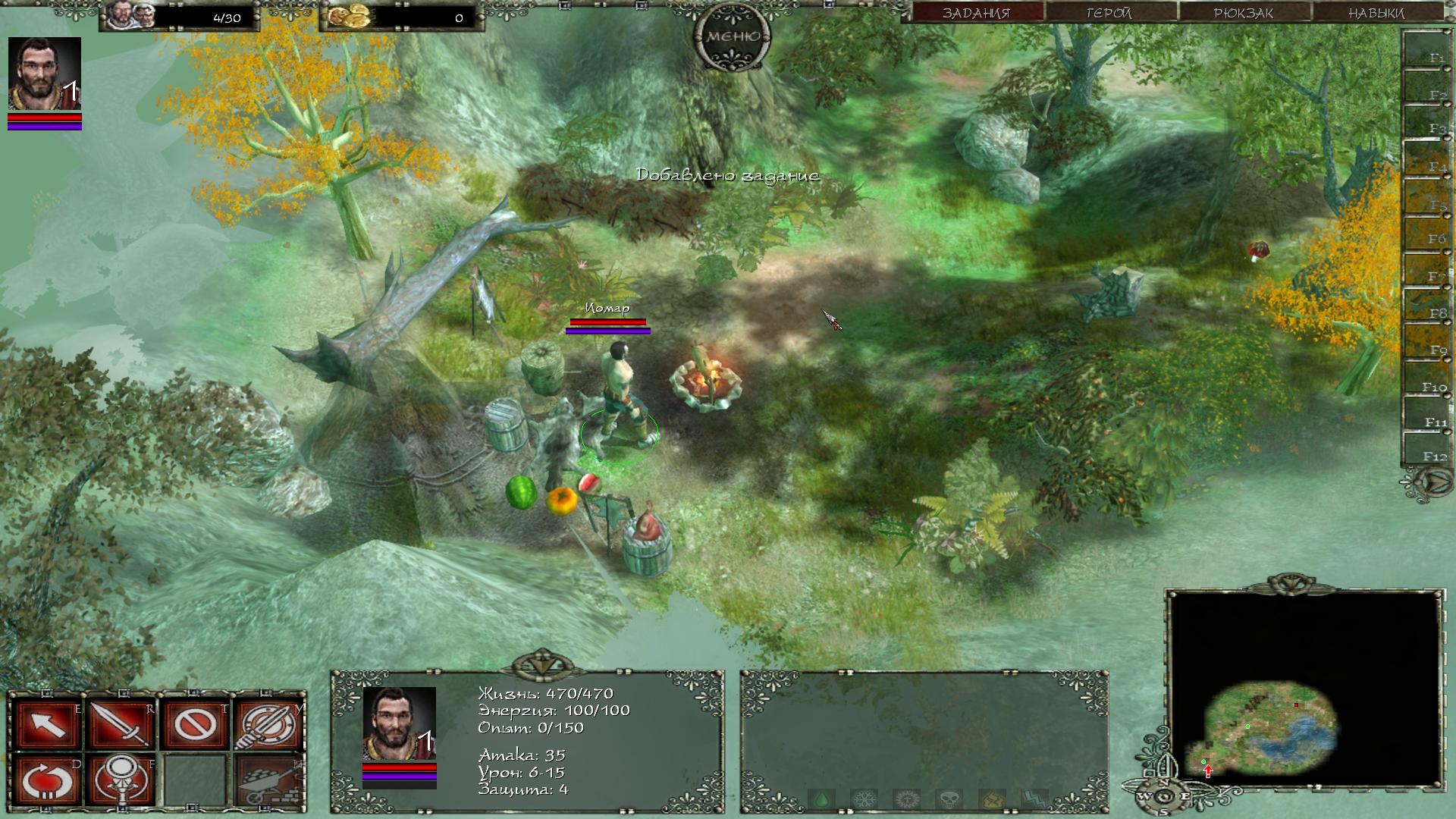Select the hero portrait in the top-left corner
The image size is (1456, 819).
point(45,74)
